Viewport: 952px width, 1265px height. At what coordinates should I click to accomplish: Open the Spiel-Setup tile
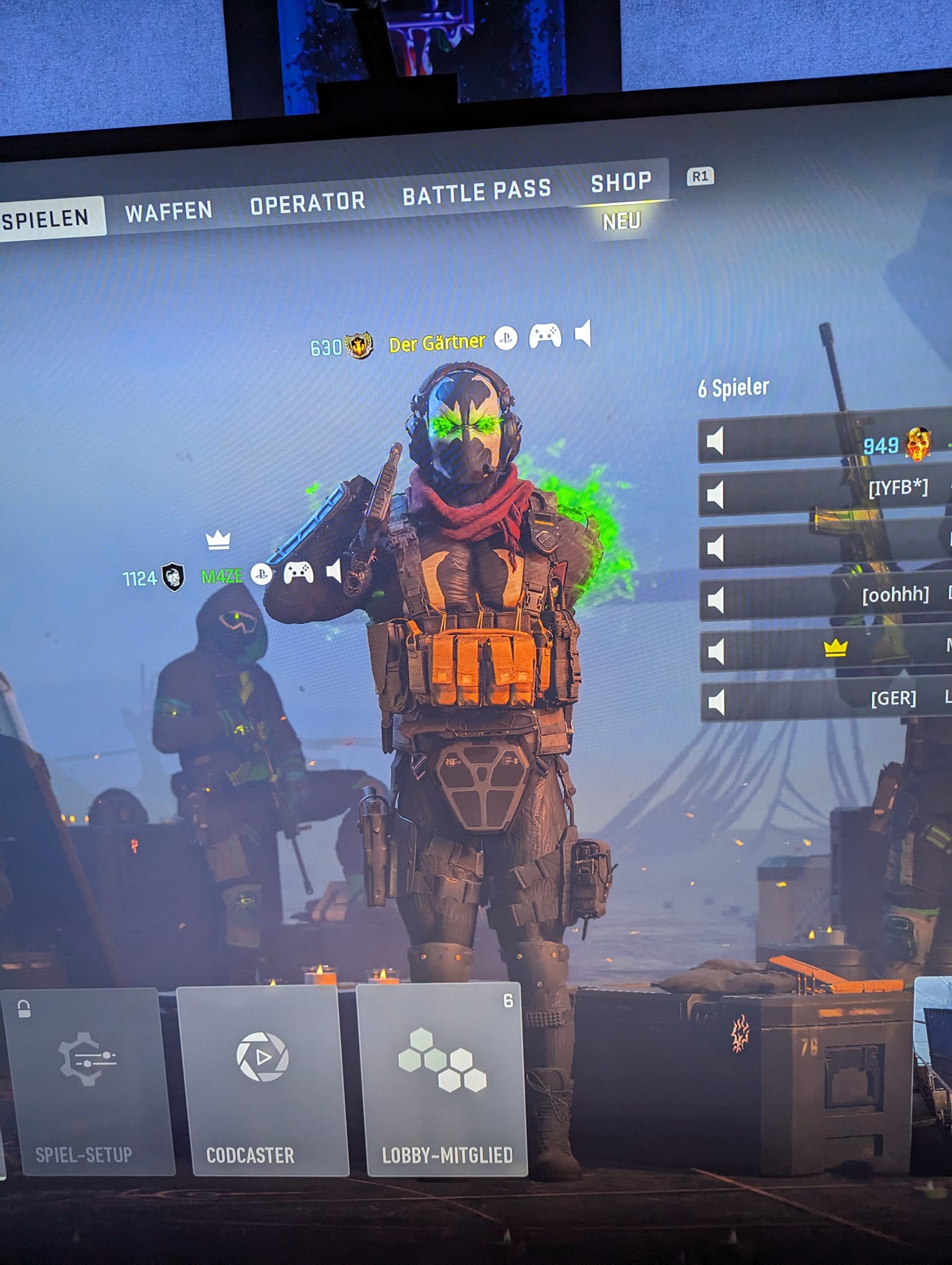pyautogui.click(x=86, y=1081)
